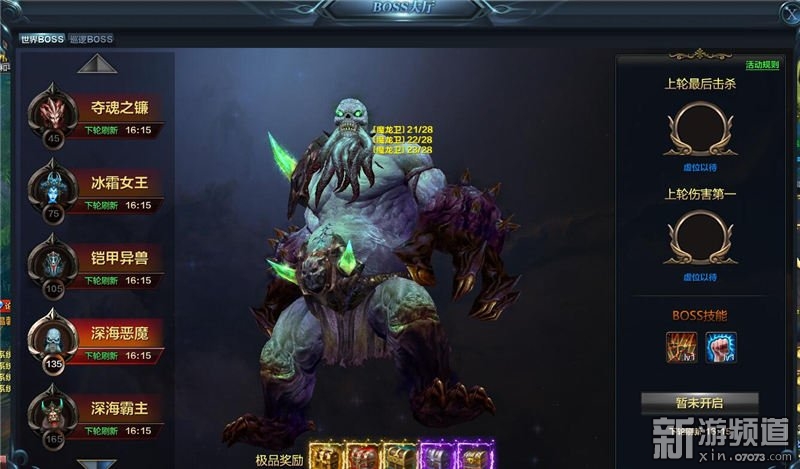Click the boss list up arrow
The image size is (800, 469).
pyautogui.click(x=97, y=64)
